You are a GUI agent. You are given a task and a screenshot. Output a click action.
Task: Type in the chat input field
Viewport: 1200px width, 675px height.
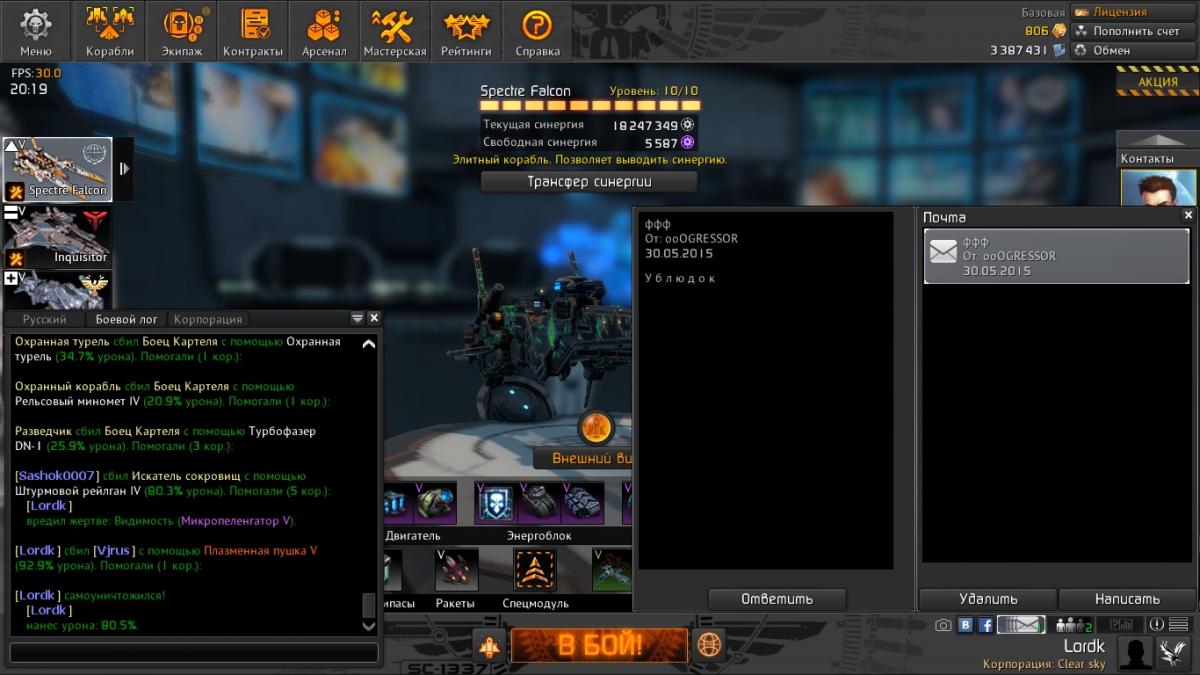pos(194,652)
